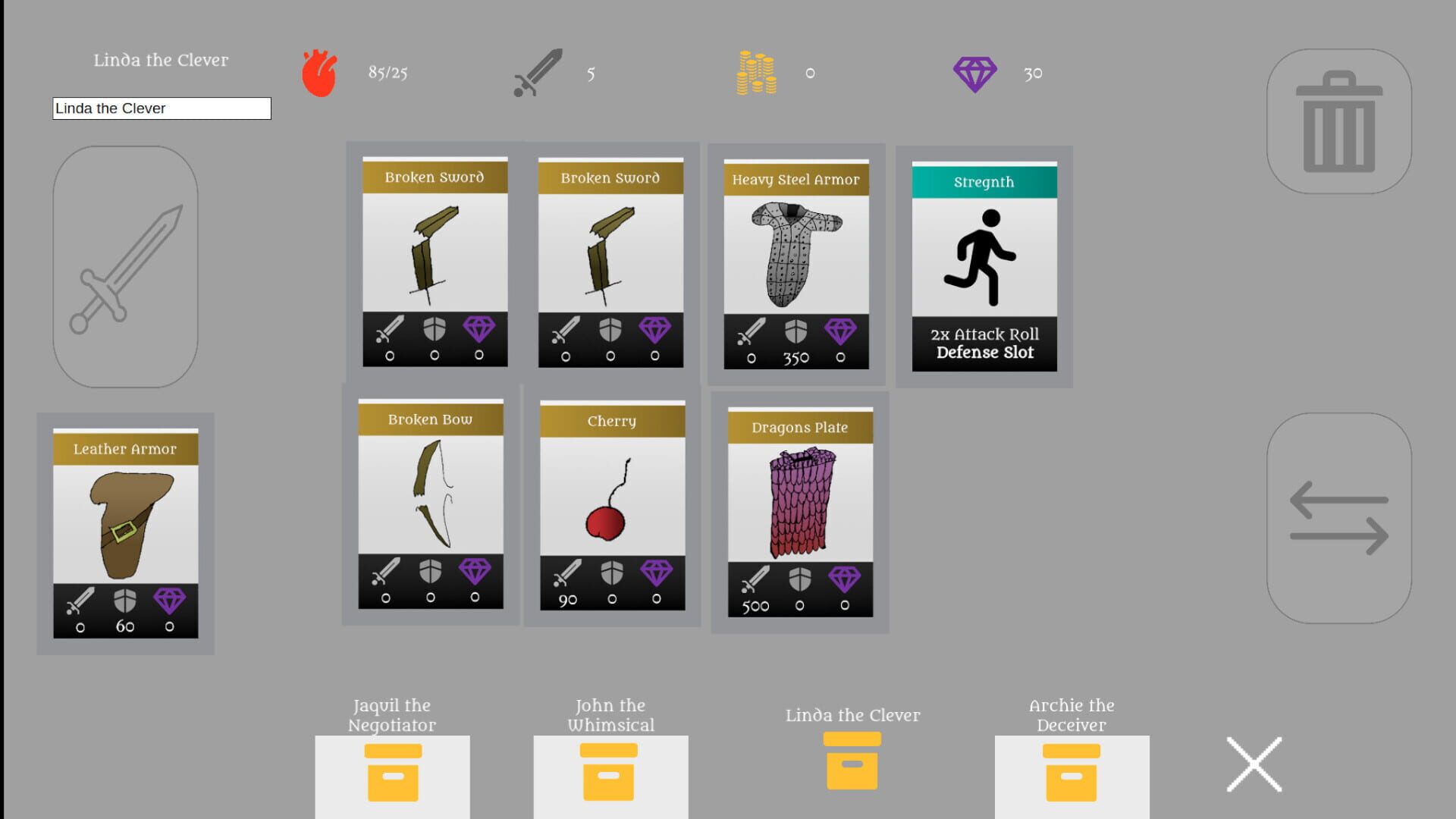The image size is (1456, 819).
Task: Select the Heavy Steel Armor card
Action: (798, 263)
